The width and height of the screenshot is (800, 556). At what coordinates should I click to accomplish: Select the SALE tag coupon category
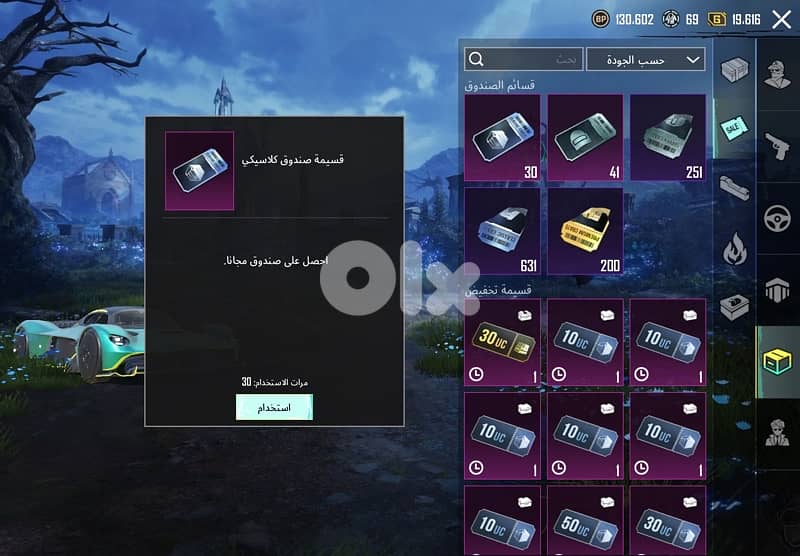[x=734, y=130]
